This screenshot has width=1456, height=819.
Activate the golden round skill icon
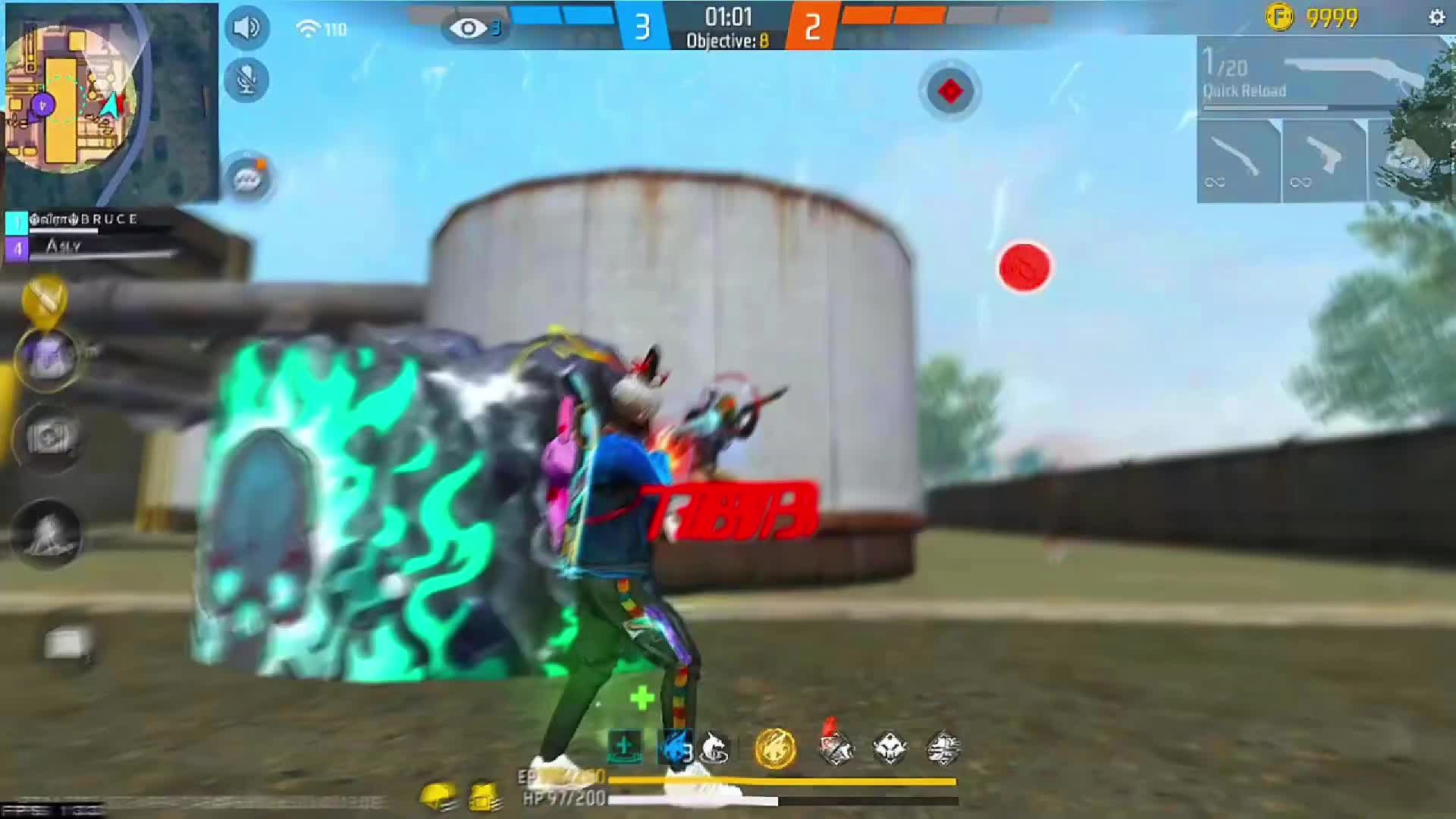[x=775, y=748]
